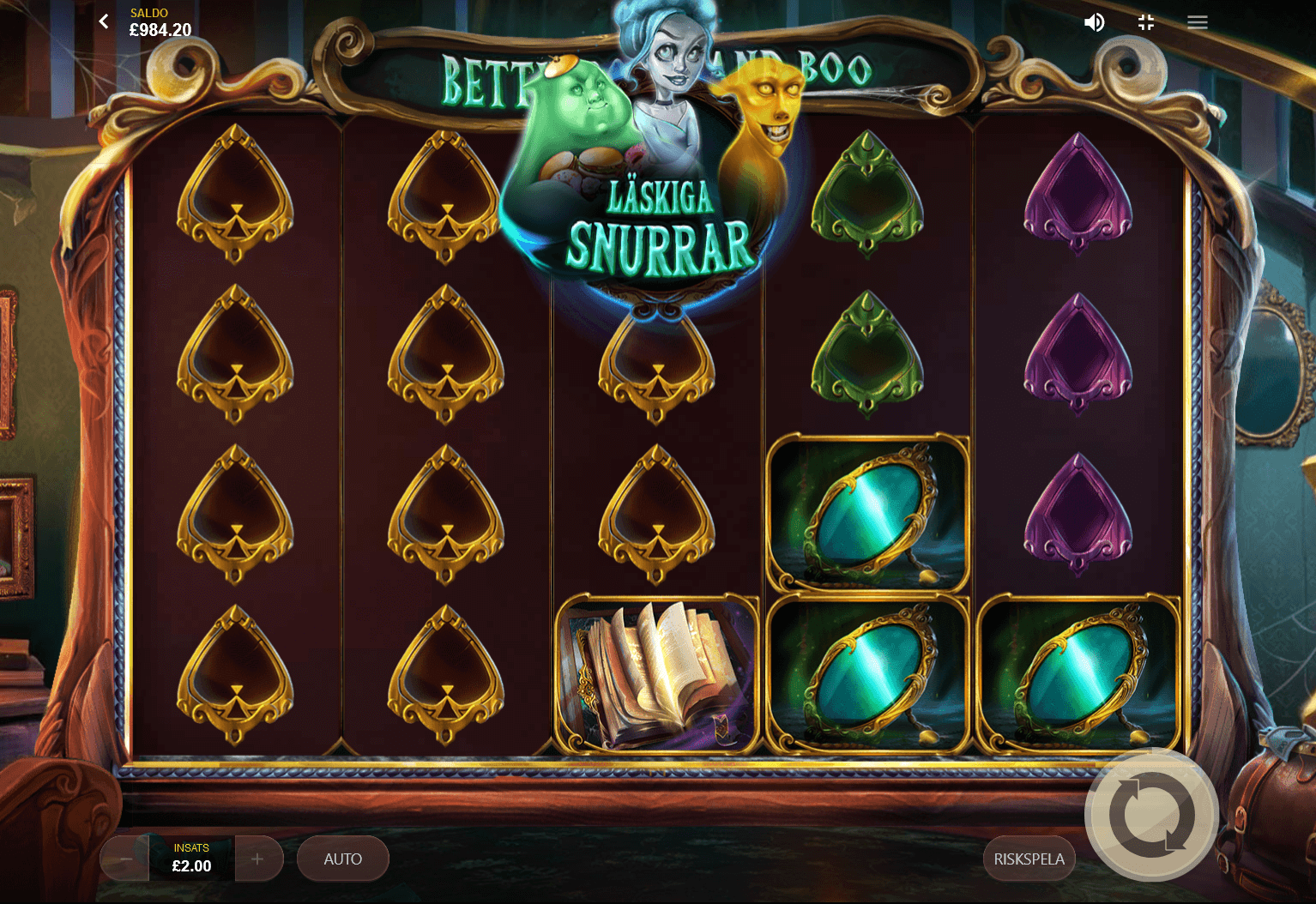Open the AUTO spin options

point(343,859)
